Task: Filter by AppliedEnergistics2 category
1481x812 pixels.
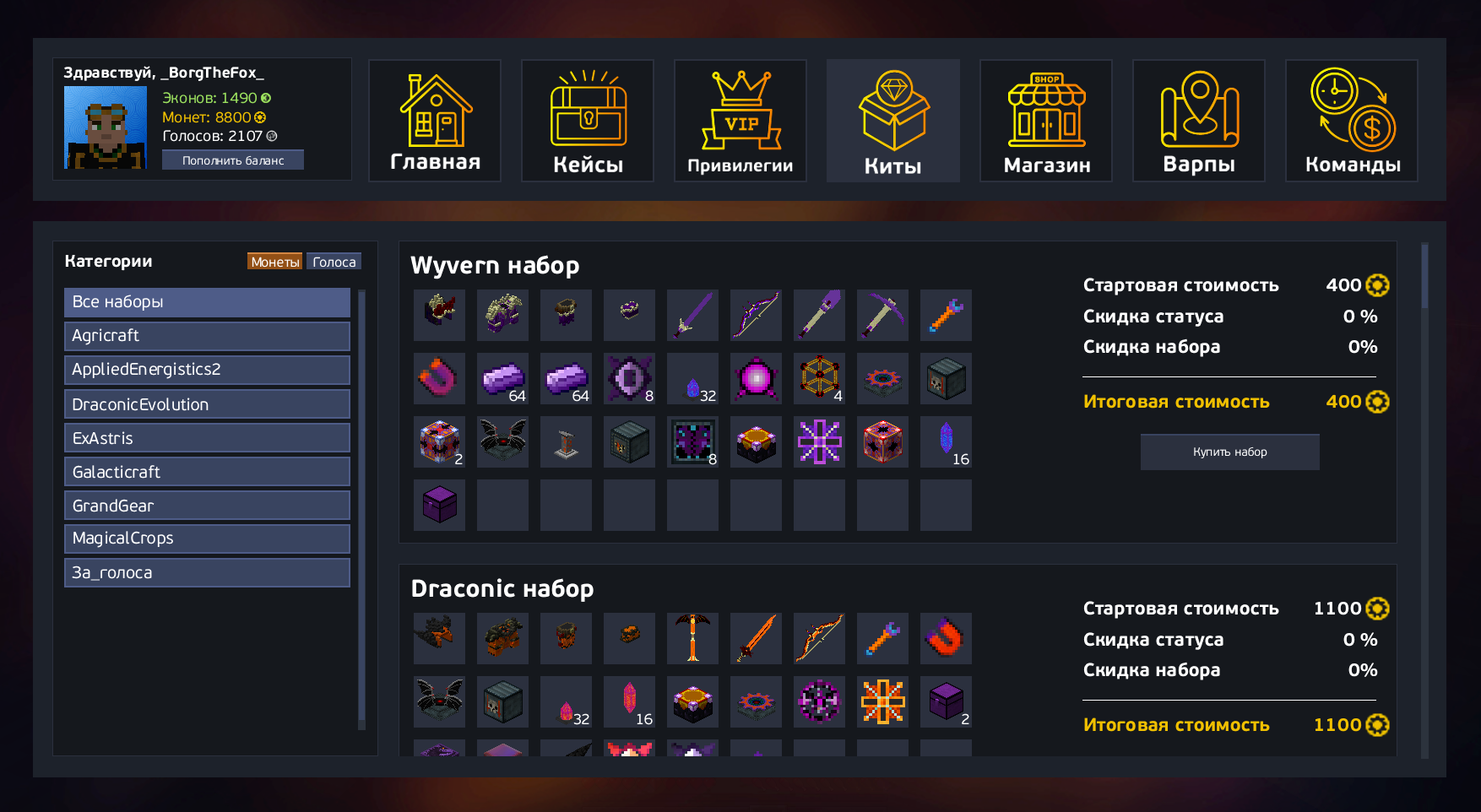Action: click(x=207, y=370)
